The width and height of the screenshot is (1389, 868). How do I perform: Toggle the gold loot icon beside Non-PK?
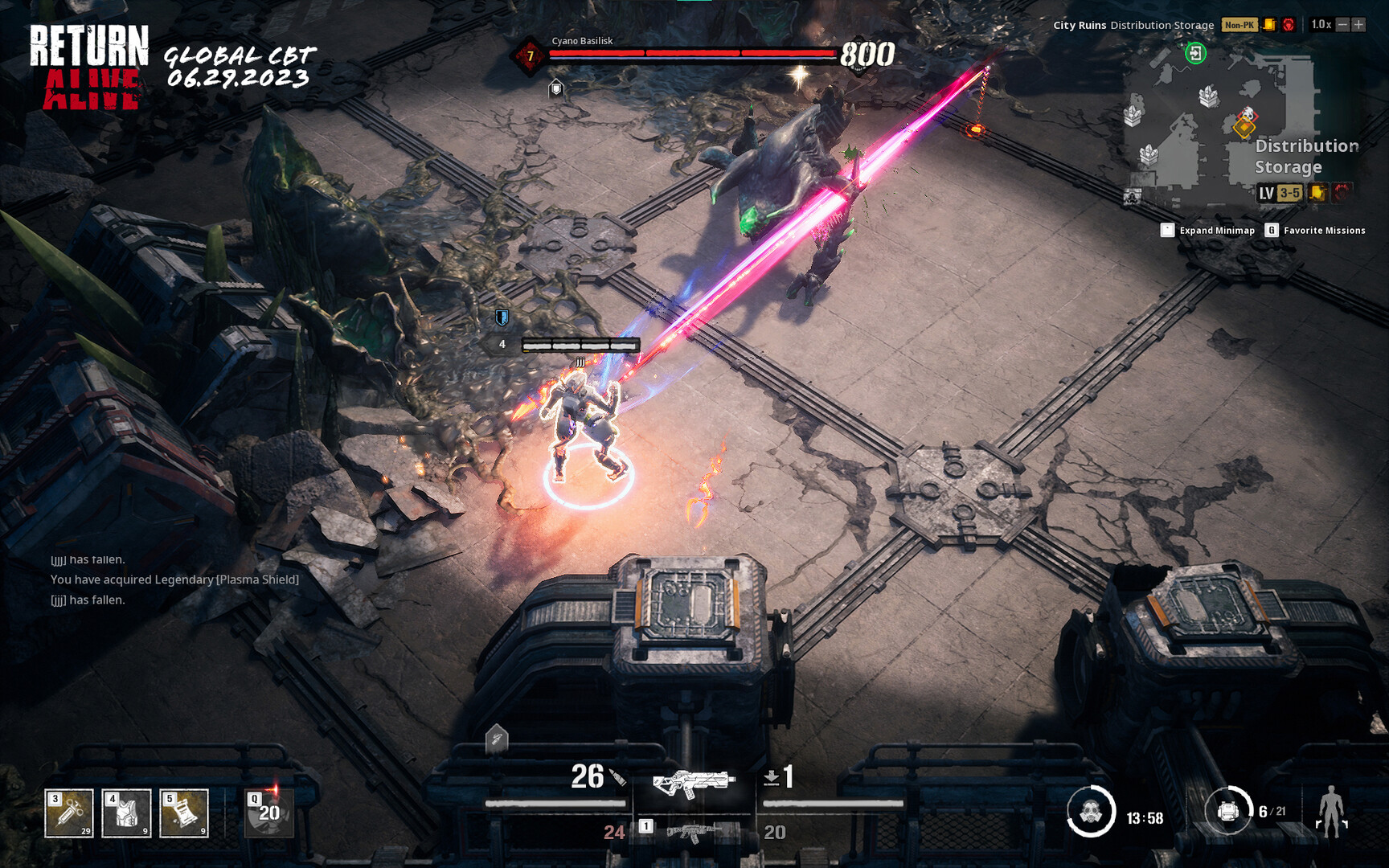coord(1270,25)
